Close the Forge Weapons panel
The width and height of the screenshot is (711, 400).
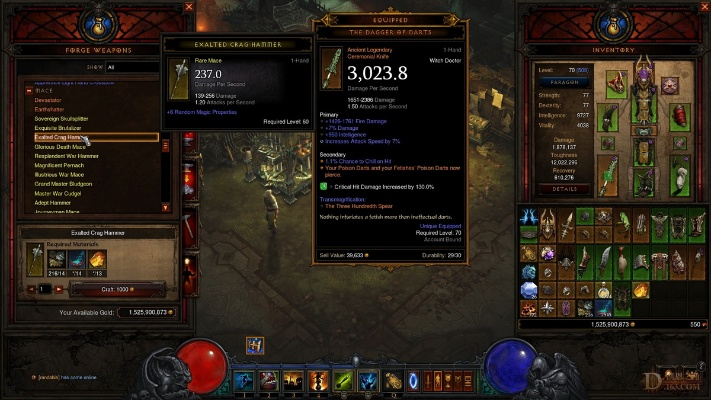point(187,7)
